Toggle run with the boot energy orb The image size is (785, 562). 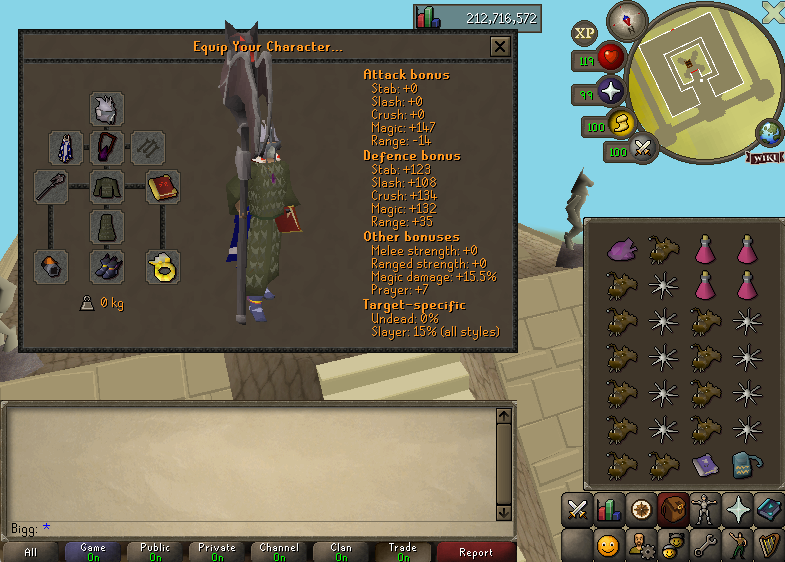point(621,124)
